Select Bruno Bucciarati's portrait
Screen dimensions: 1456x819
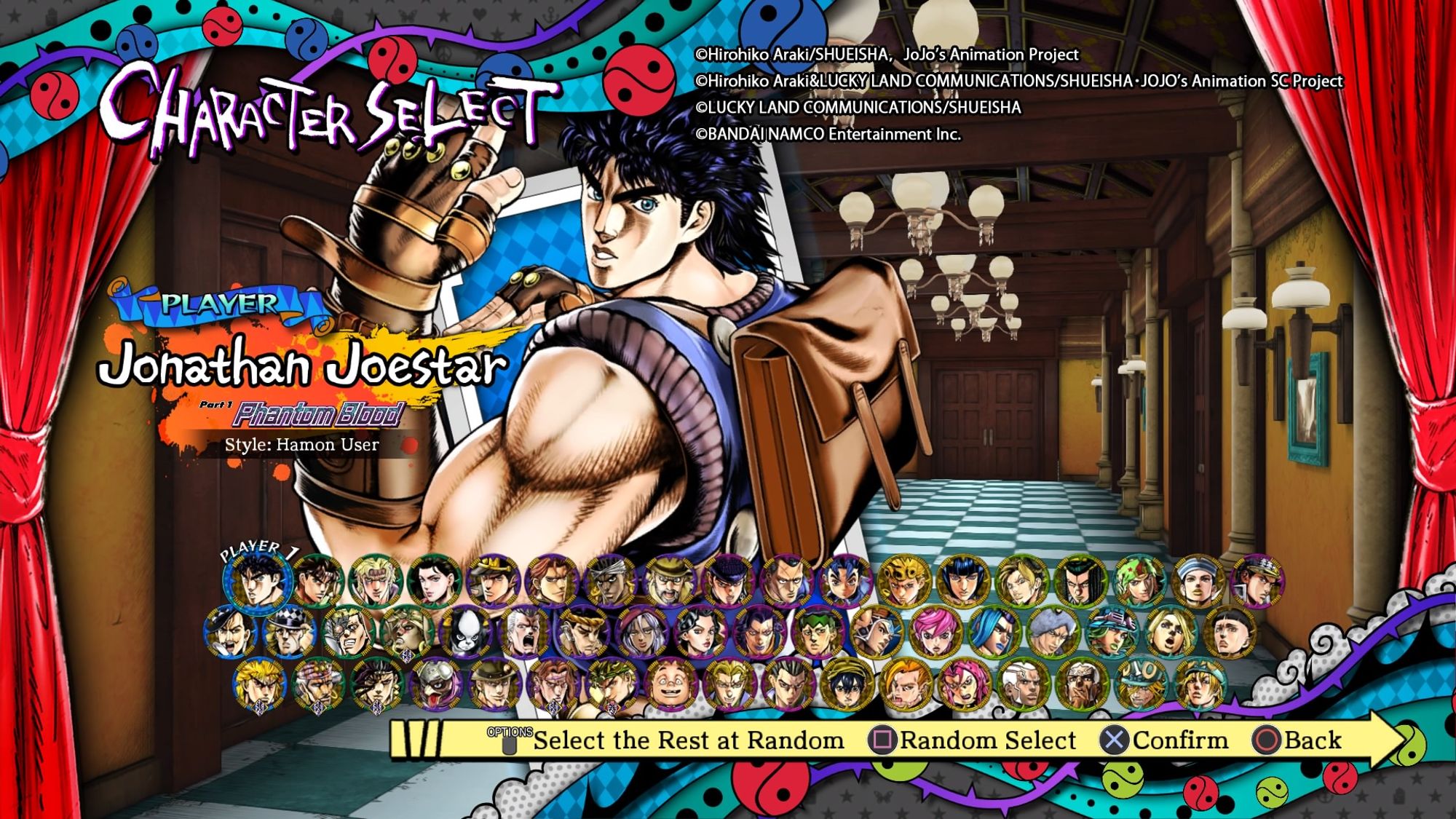(963, 582)
